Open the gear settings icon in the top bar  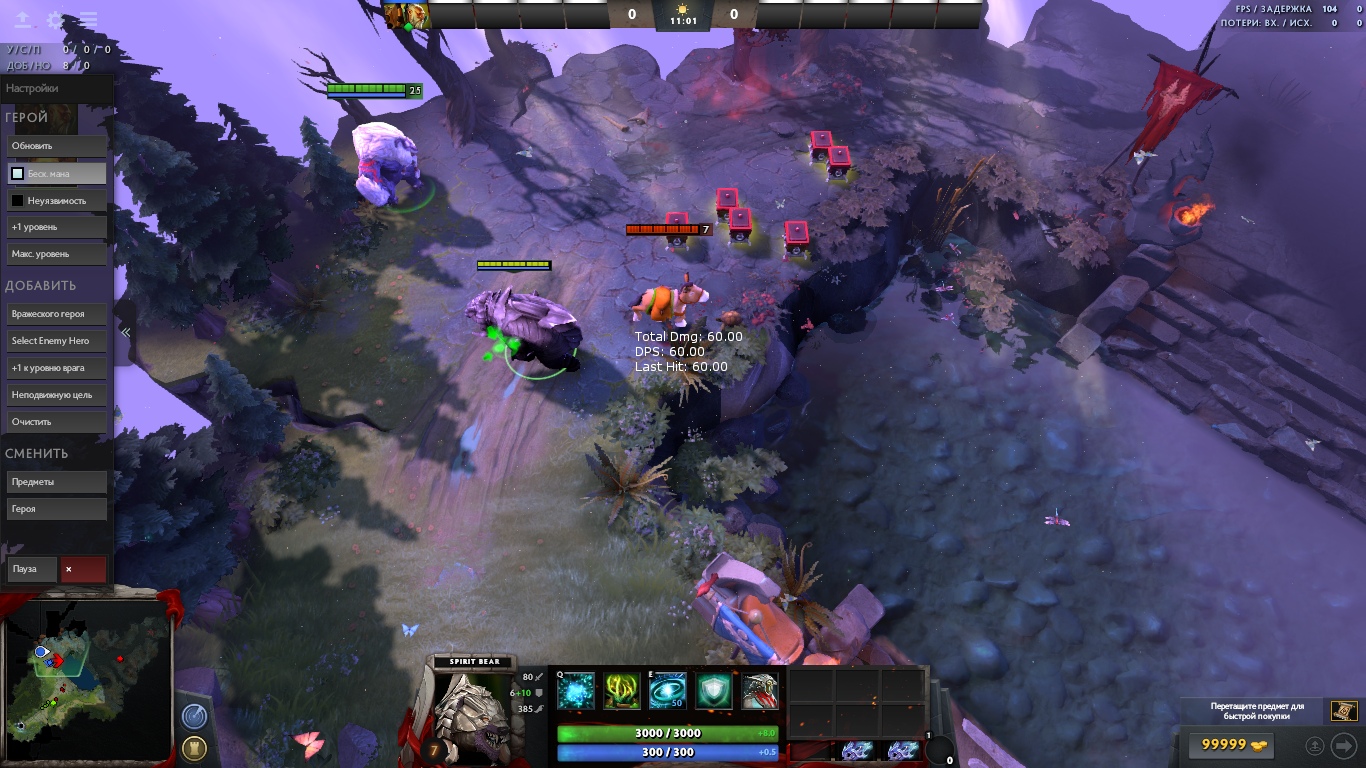pyautogui.click(x=55, y=20)
